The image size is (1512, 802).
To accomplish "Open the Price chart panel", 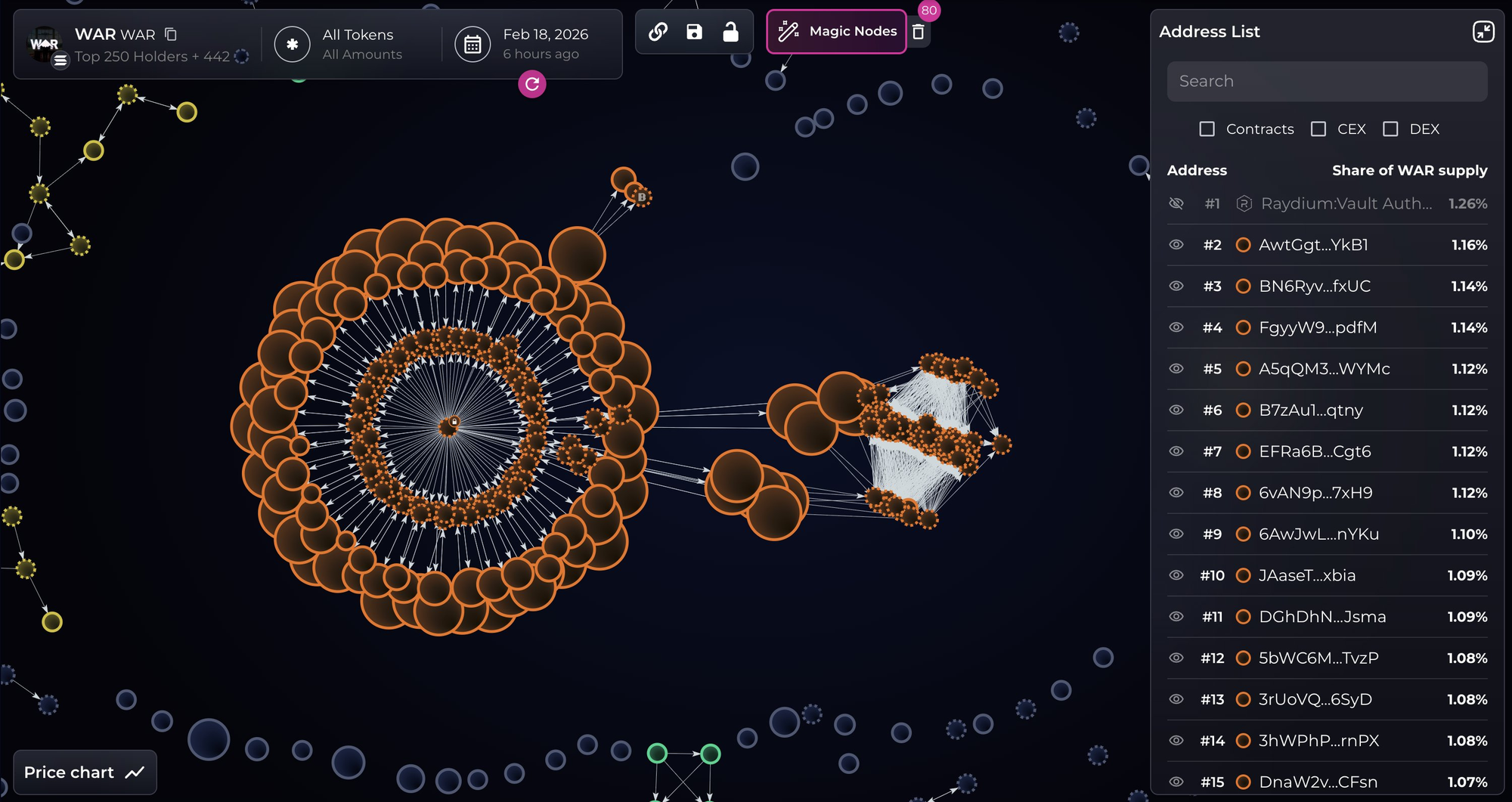I will click(85, 773).
